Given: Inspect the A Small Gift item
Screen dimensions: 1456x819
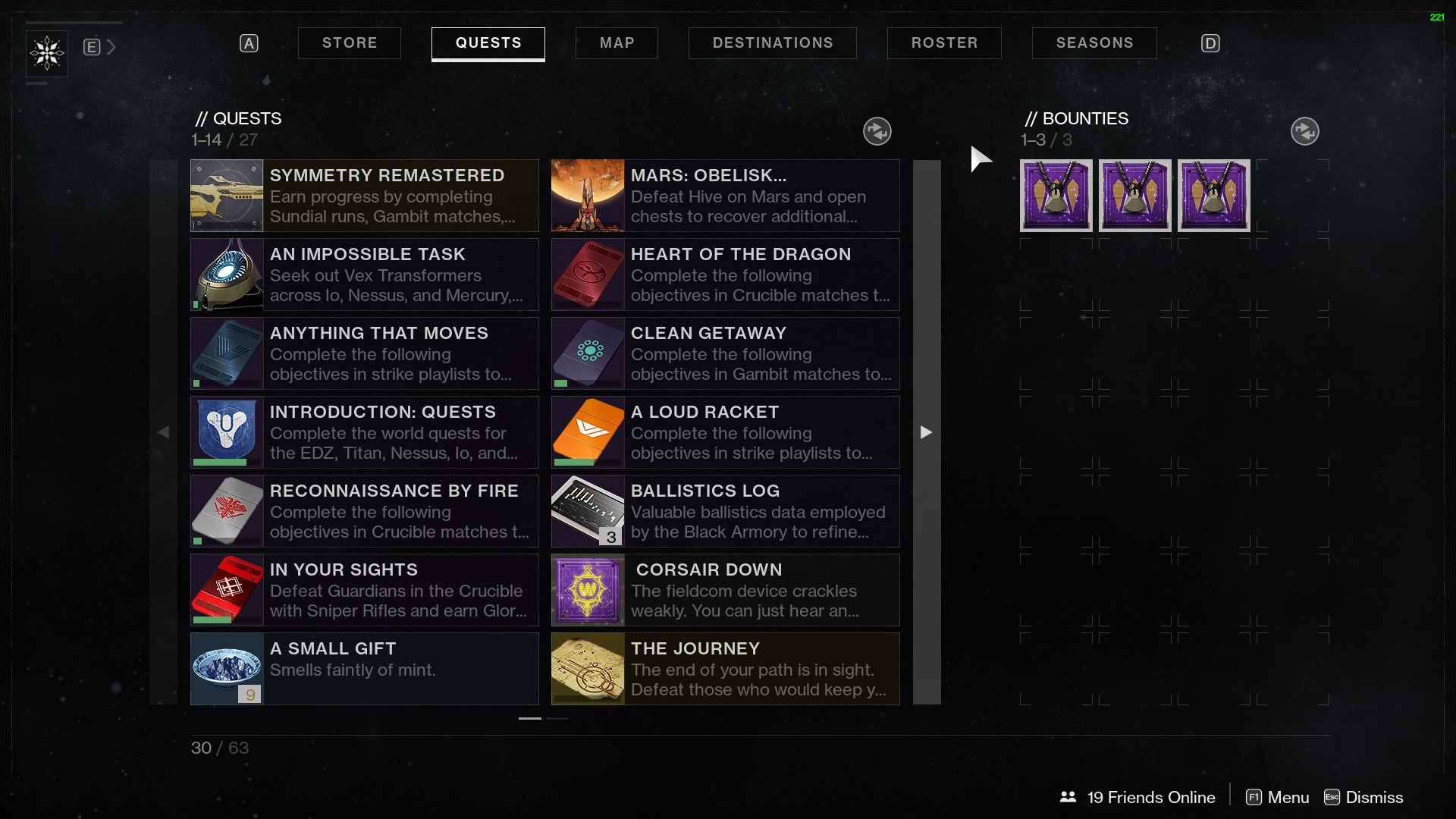Looking at the screenshot, I should tap(364, 669).
